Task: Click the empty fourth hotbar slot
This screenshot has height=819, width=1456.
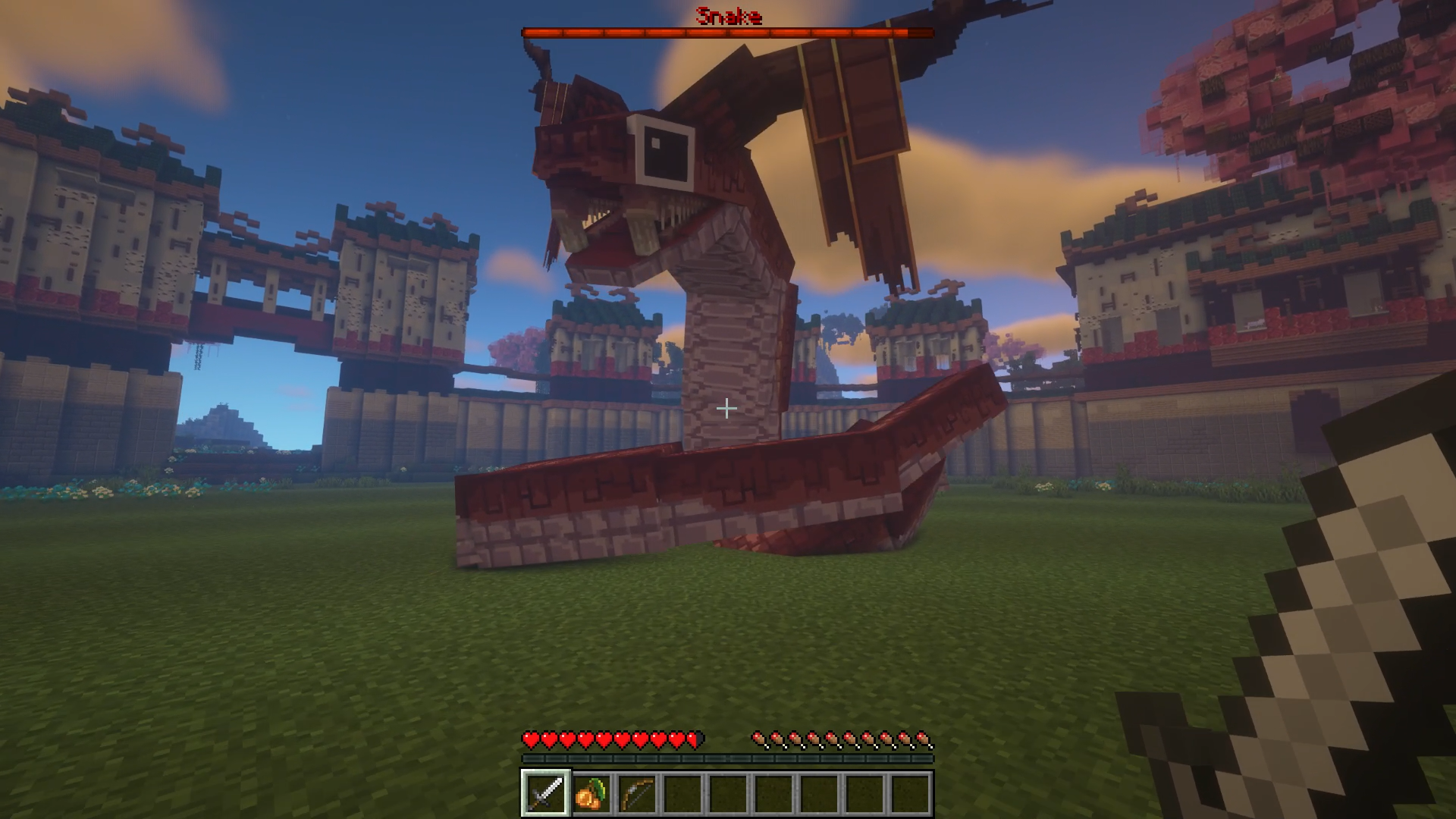Action: [682, 790]
